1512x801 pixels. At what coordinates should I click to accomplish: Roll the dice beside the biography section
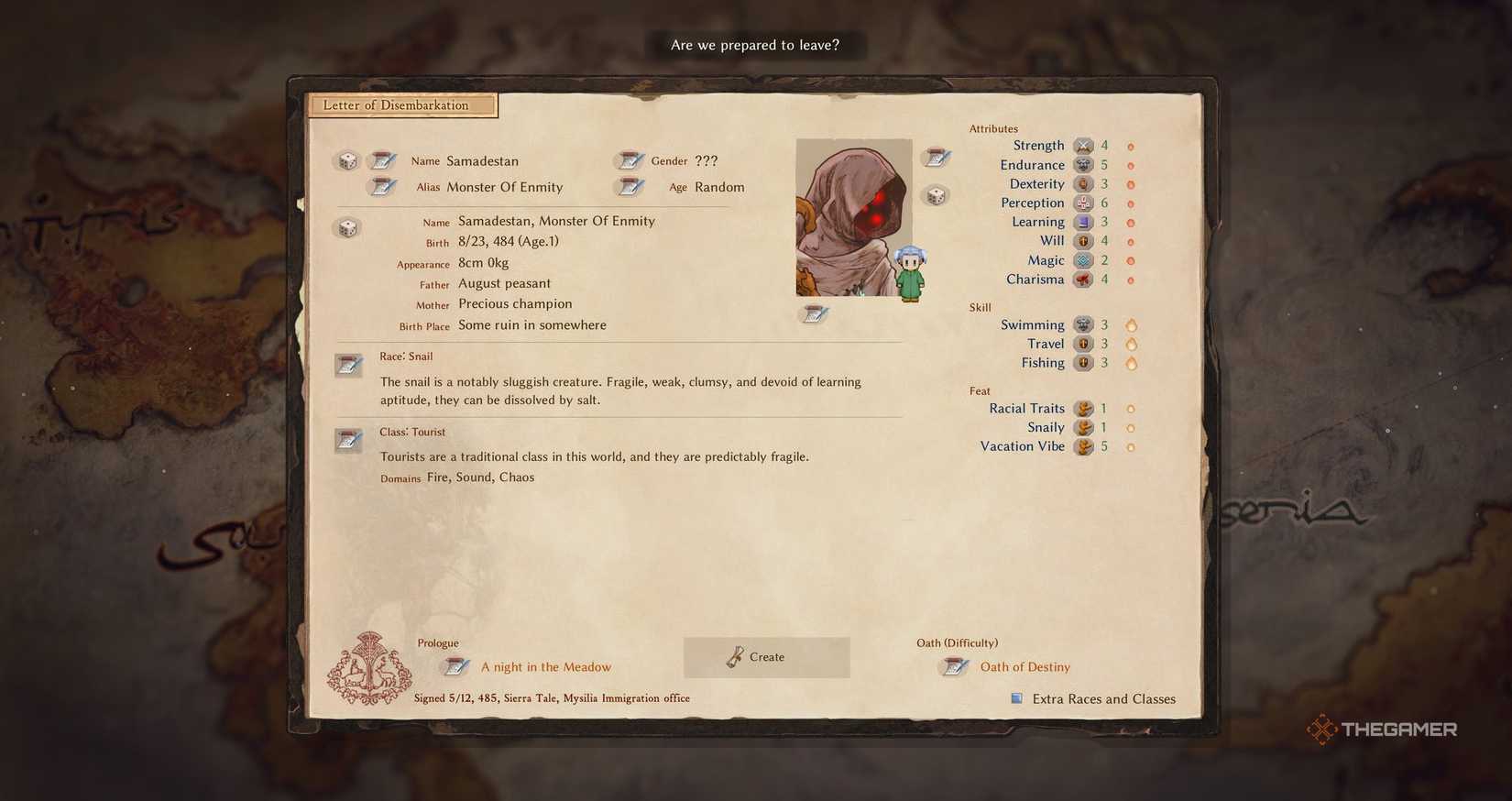[346, 227]
